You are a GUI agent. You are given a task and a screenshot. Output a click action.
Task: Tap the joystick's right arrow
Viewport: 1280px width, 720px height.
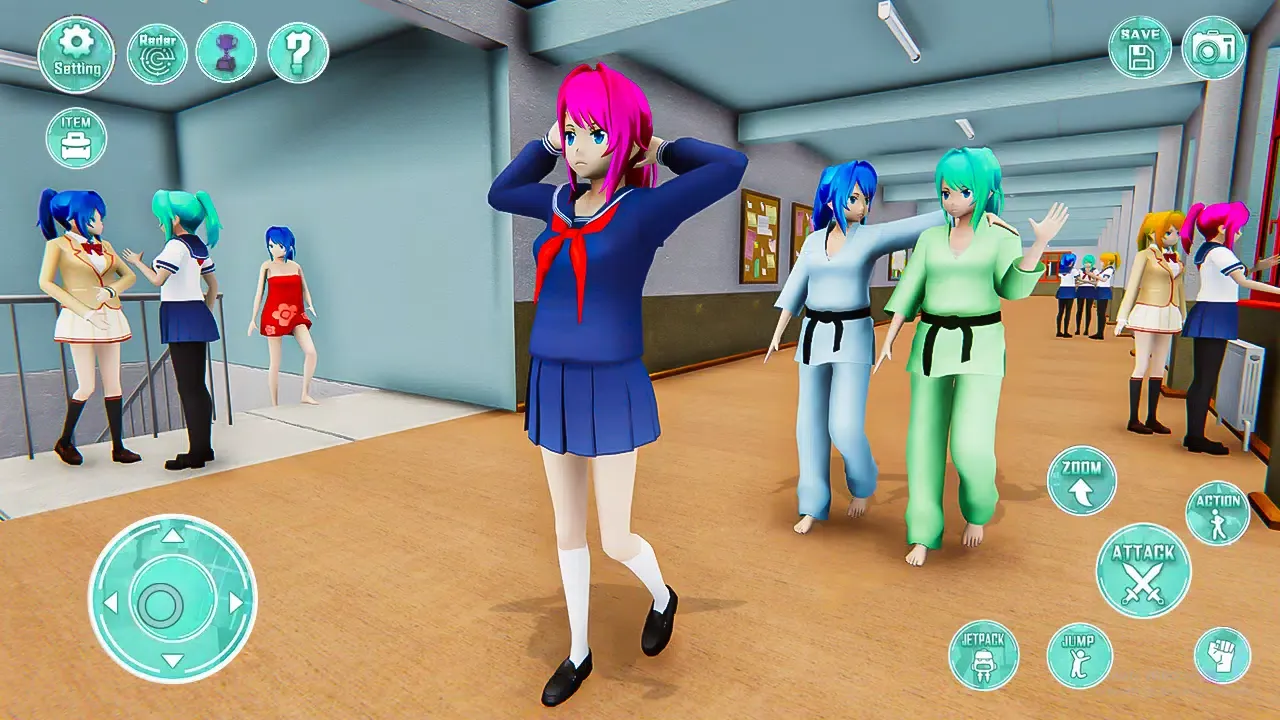point(236,602)
